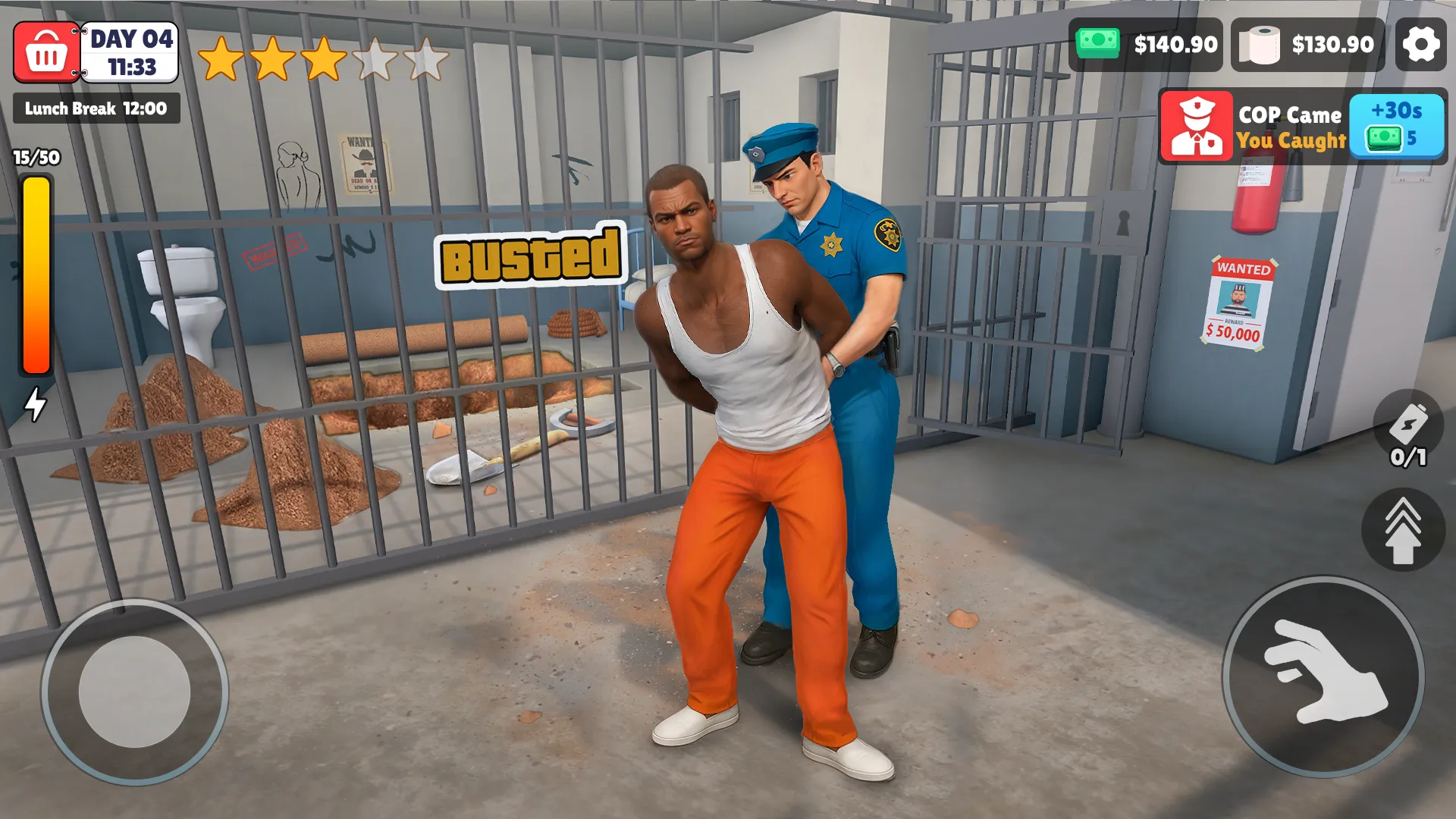Tap the green money icon showing 5 rewards

(1385, 140)
